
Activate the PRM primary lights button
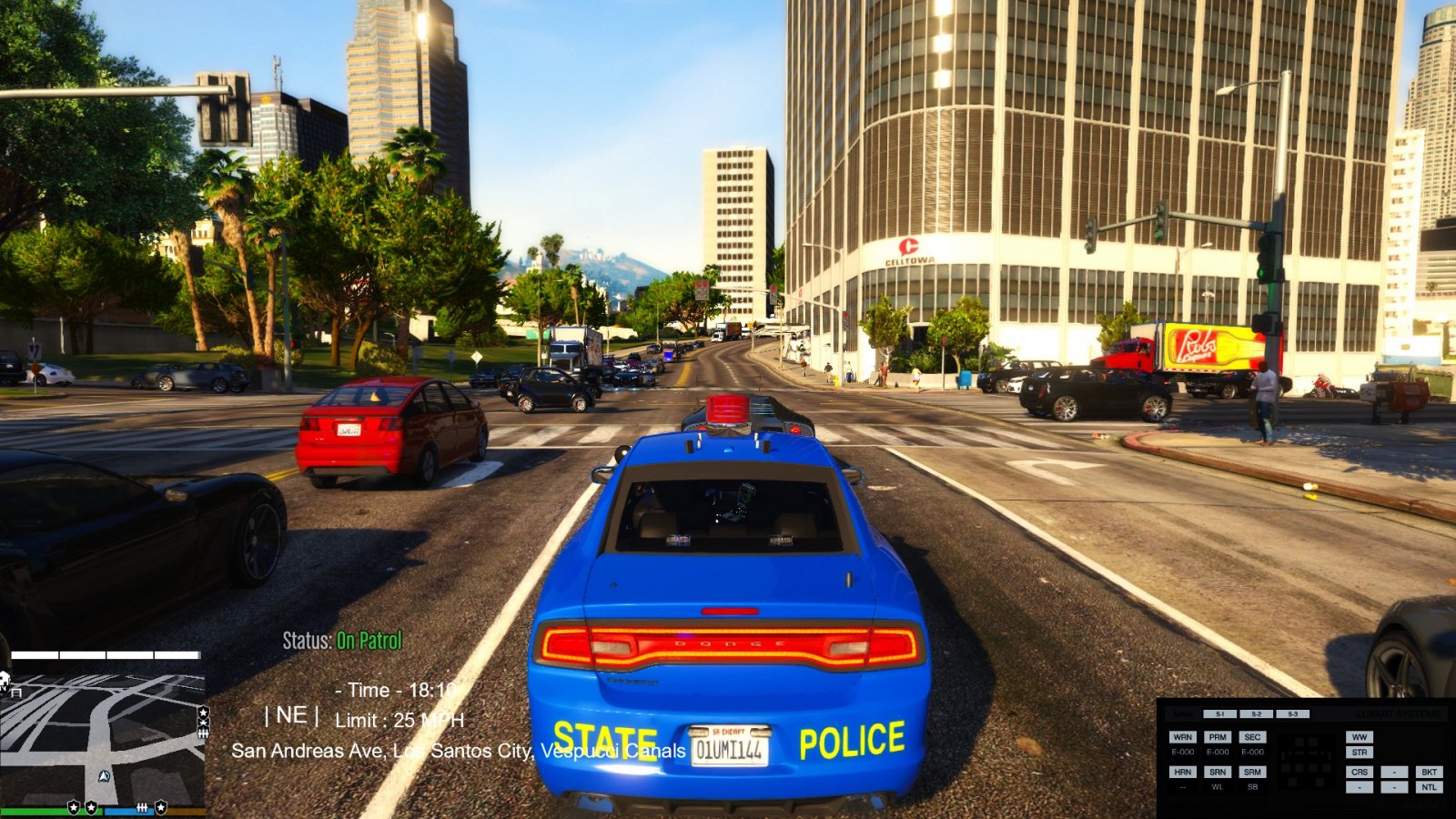[x=1218, y=737]
